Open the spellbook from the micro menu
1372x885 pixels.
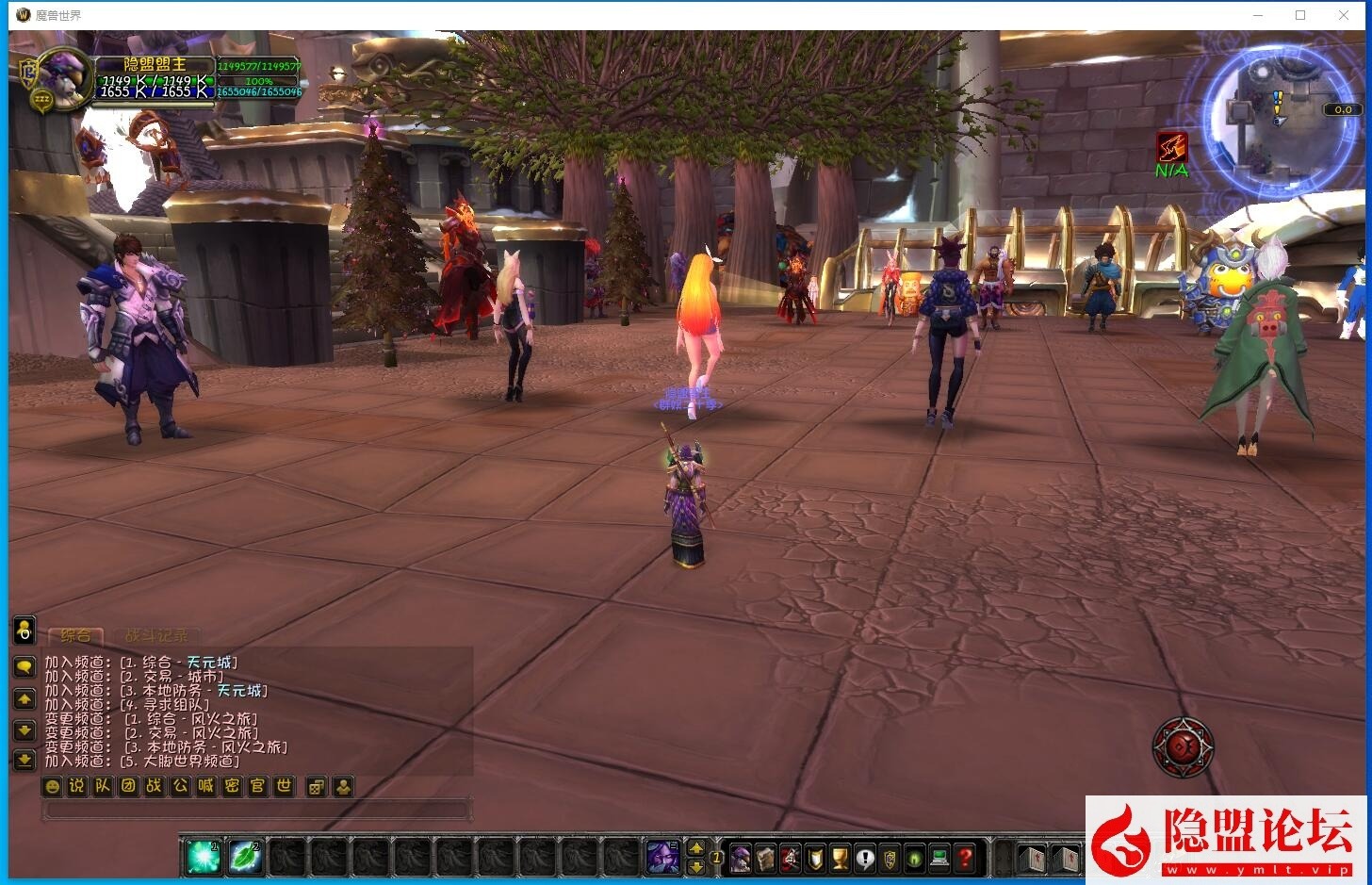tap(765, 858)
